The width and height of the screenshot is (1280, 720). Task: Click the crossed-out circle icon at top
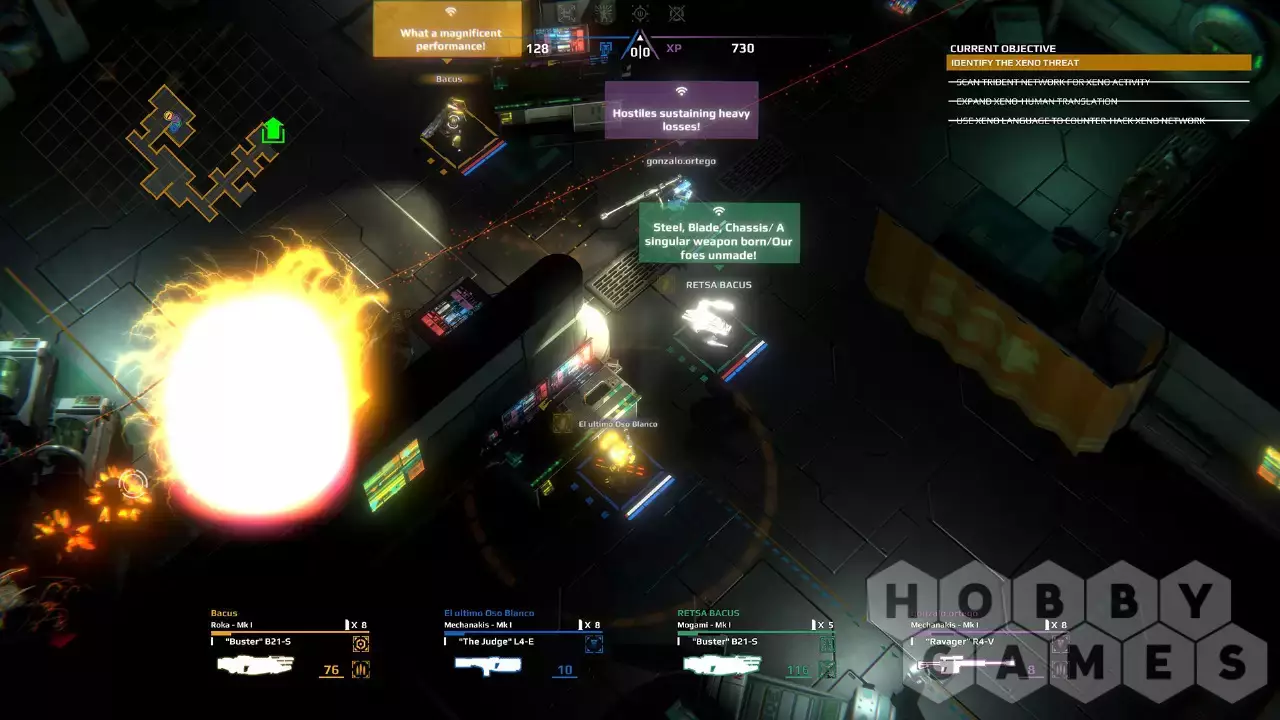pyautogui.click(x=677, y=13)
